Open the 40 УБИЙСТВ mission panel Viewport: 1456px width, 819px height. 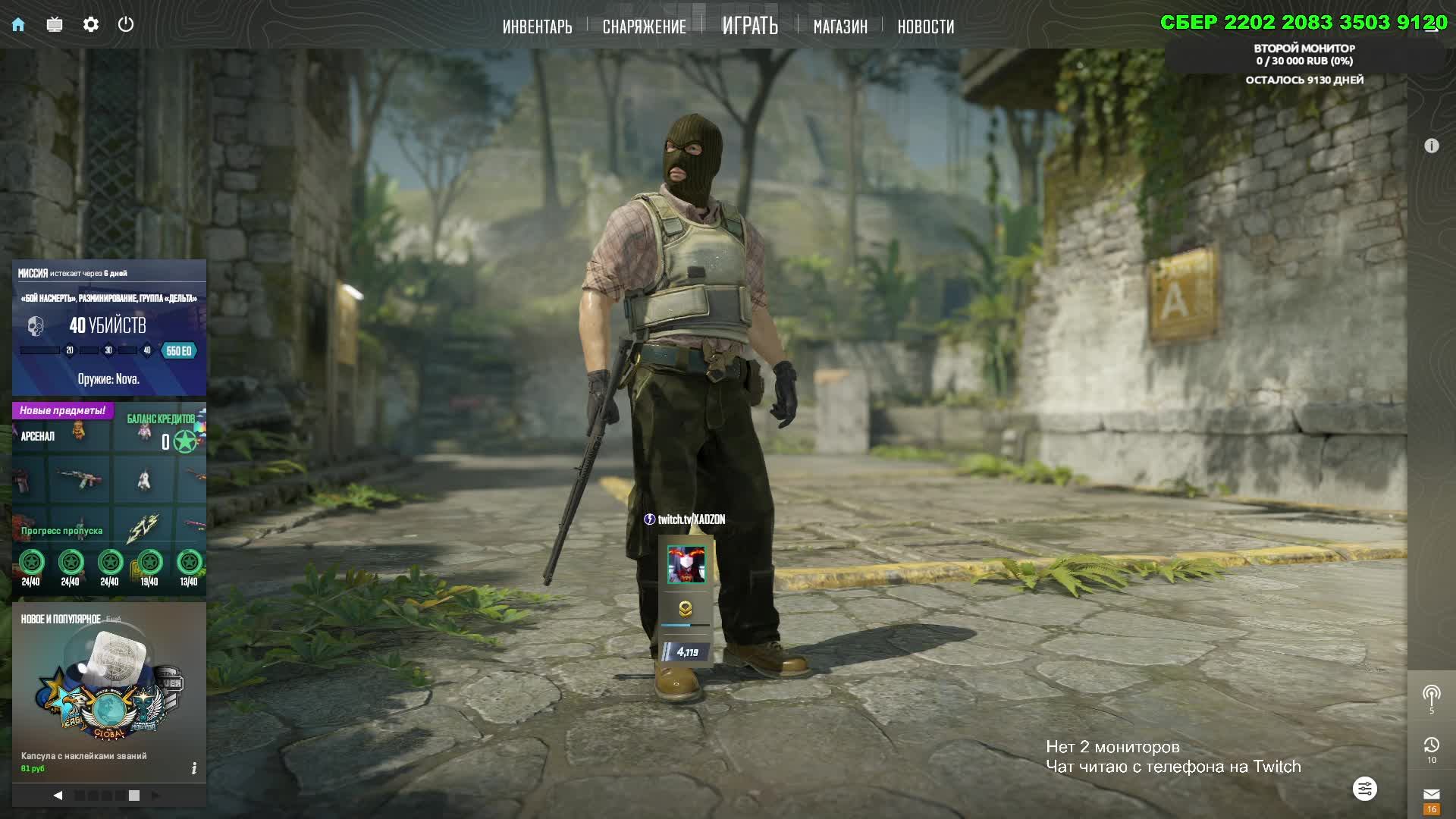[108, 327]
